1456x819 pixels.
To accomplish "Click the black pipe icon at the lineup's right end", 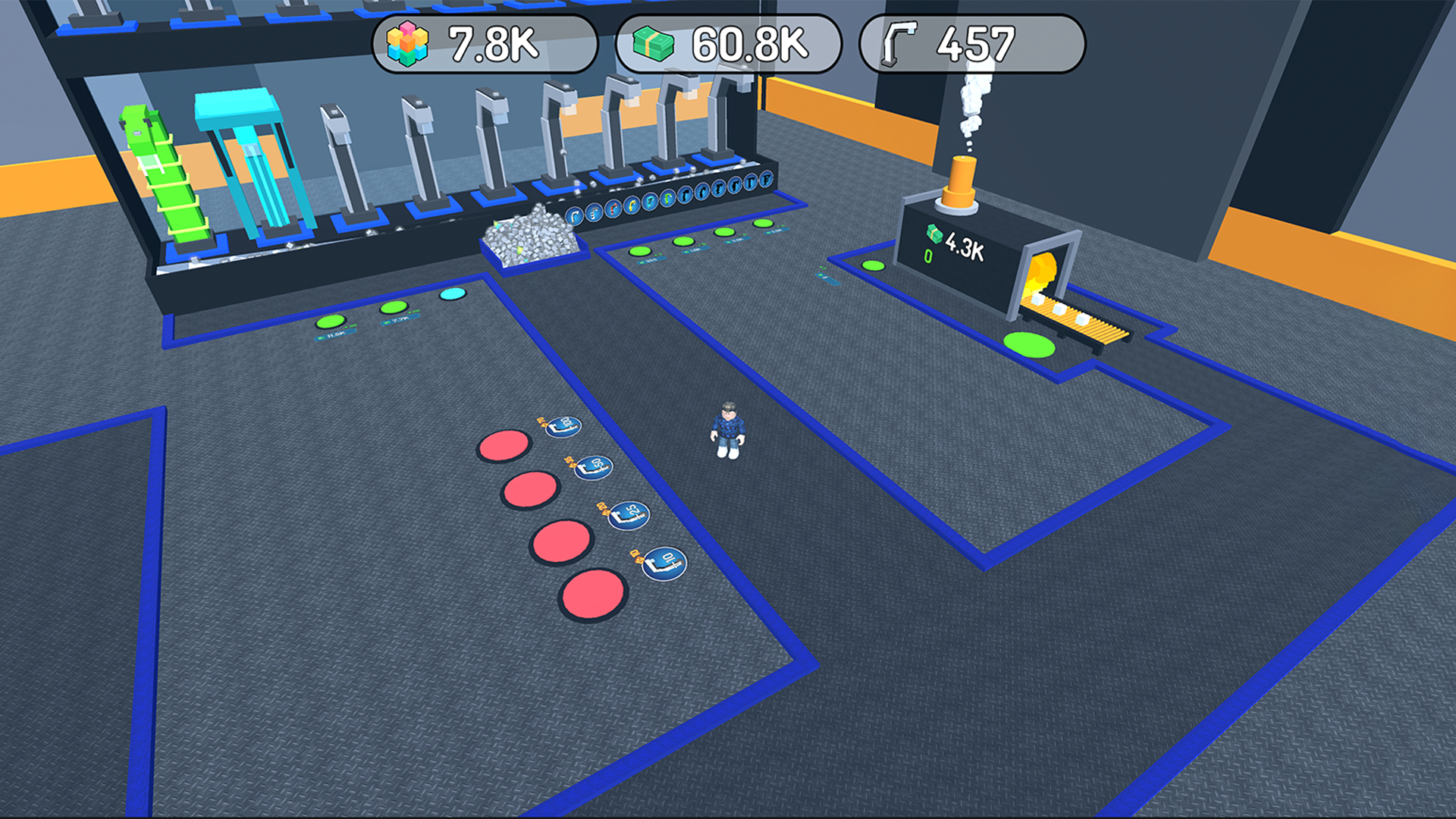I will click(767, 179).
